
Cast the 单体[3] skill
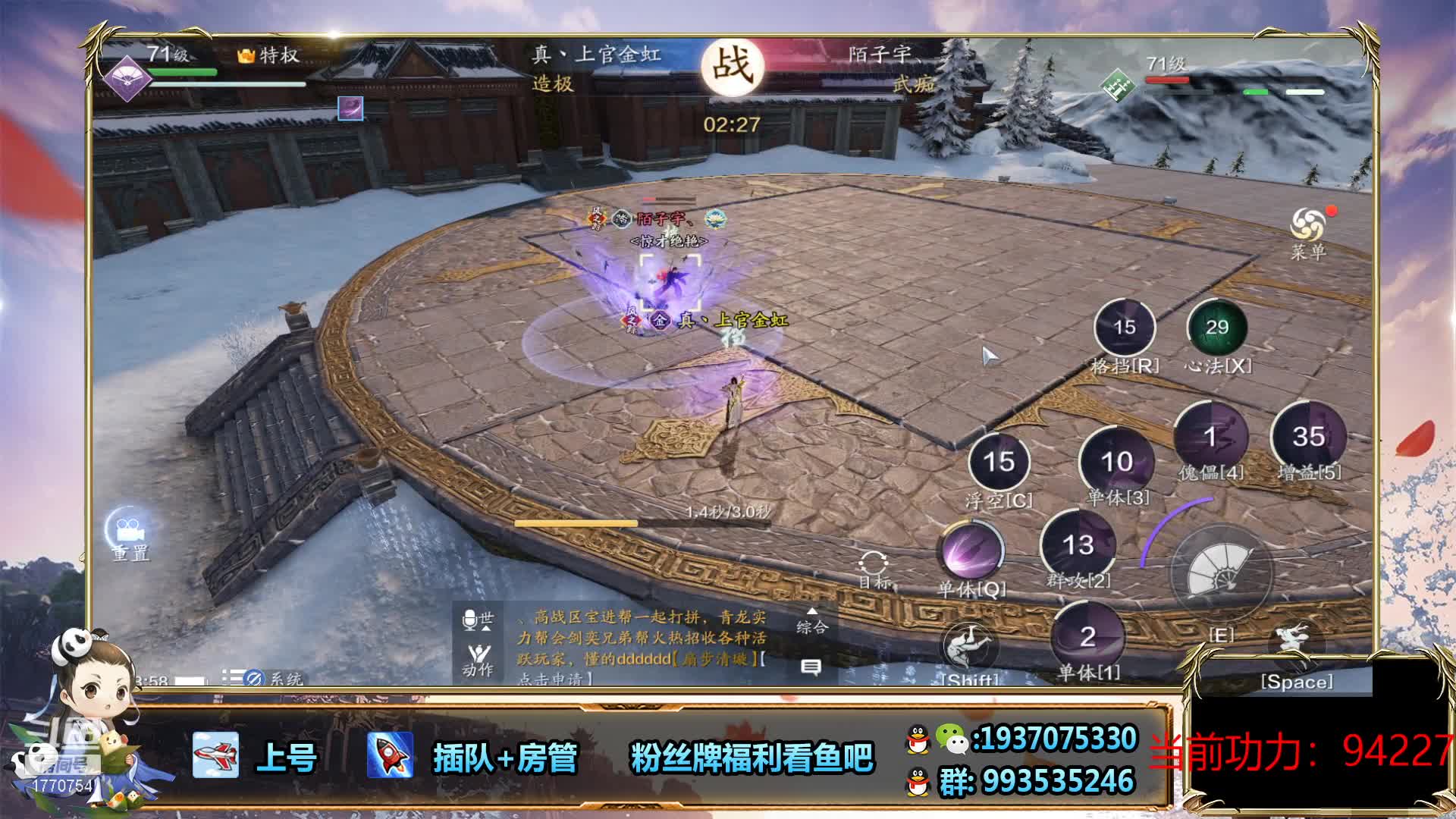(x=1116, y=461)
